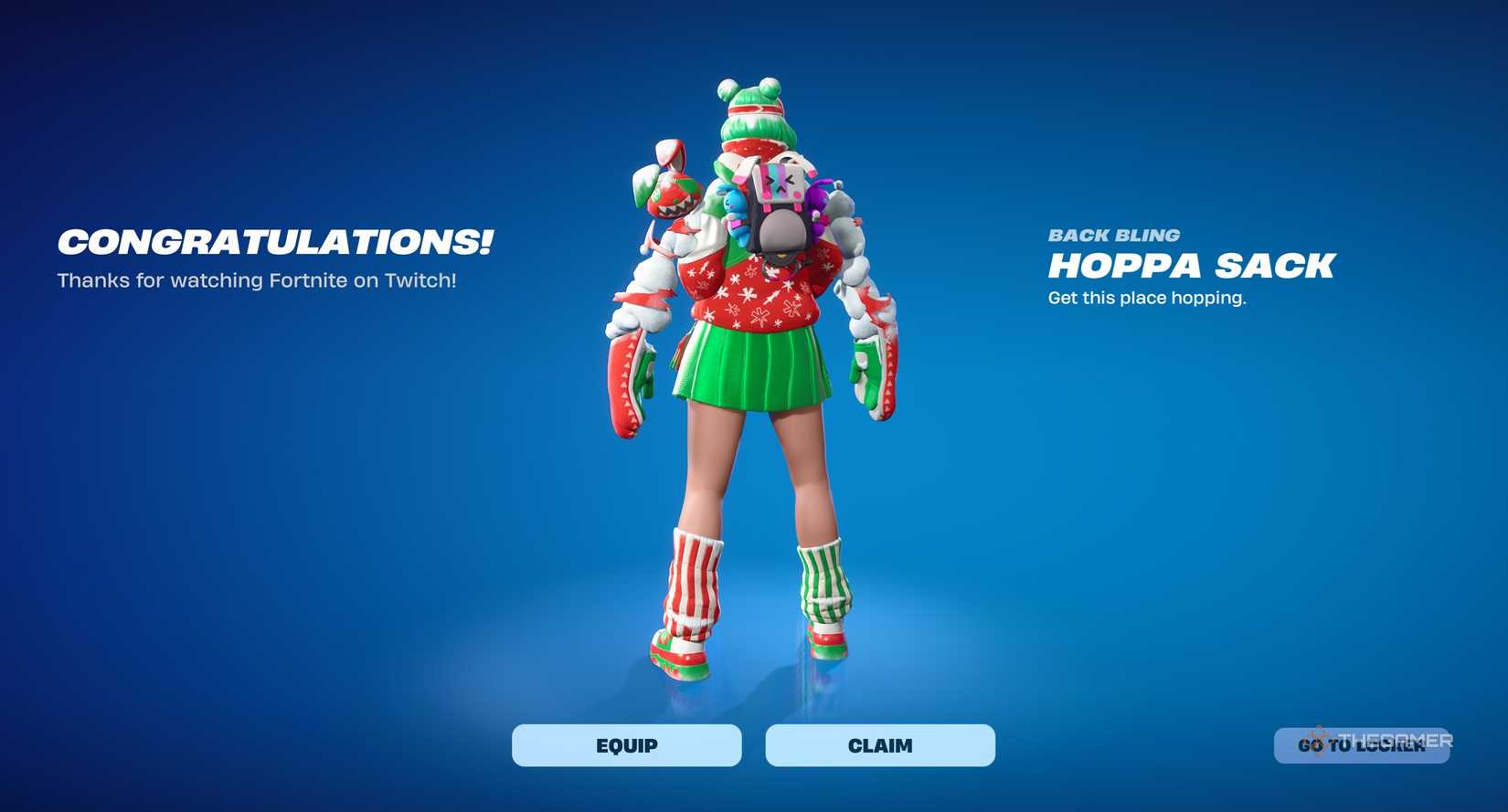Click 'Thanks for watching Fortnite on Twitch!' text
1508x812 pixels.
tap(259, 280)
